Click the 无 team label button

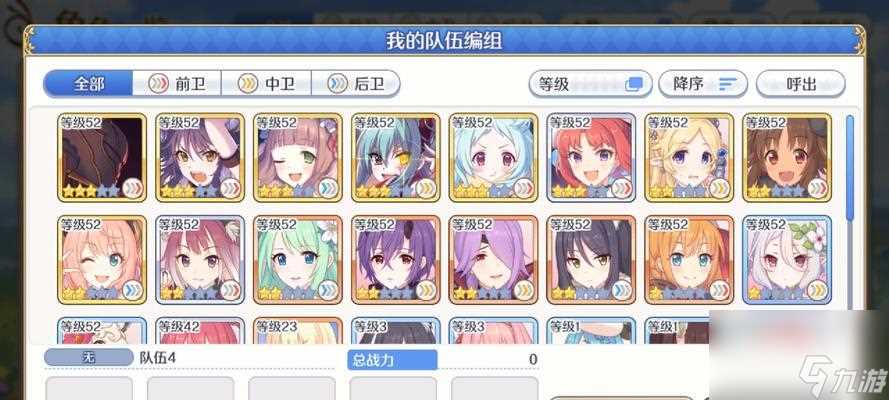coord(88,359)
